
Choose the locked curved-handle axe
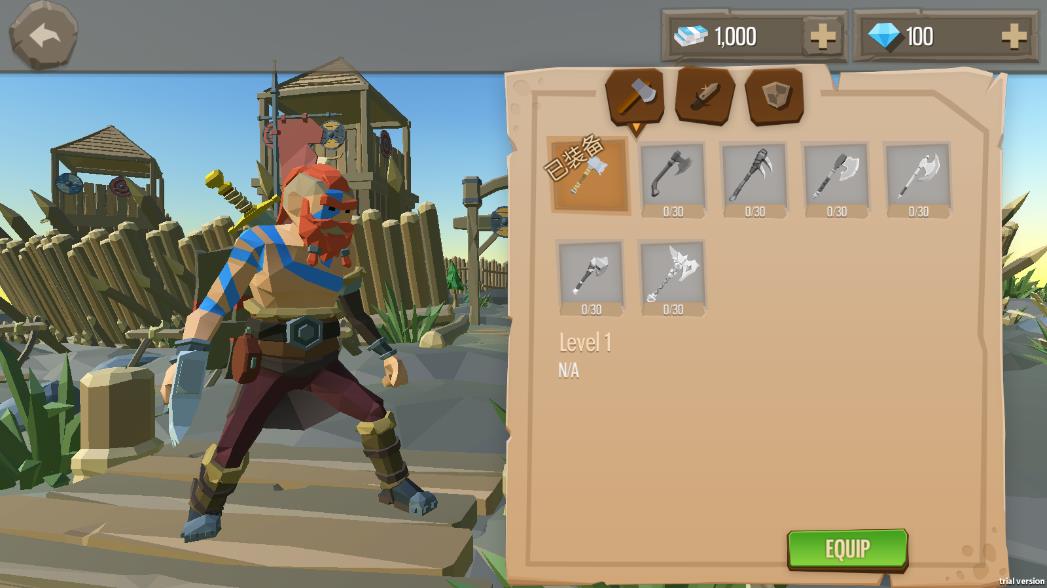click(672, 177)
